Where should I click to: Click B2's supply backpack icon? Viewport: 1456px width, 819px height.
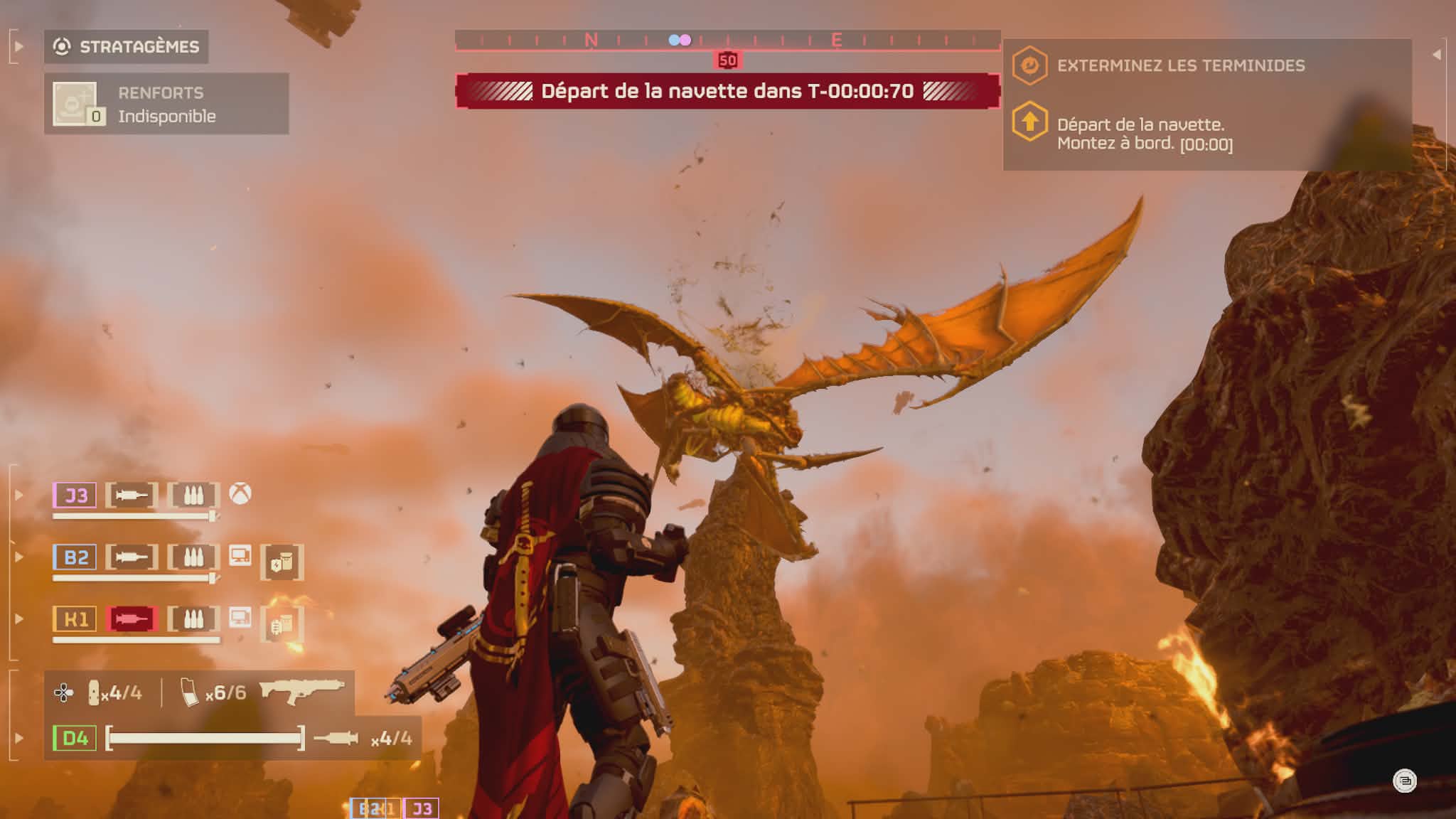point(282,562)
